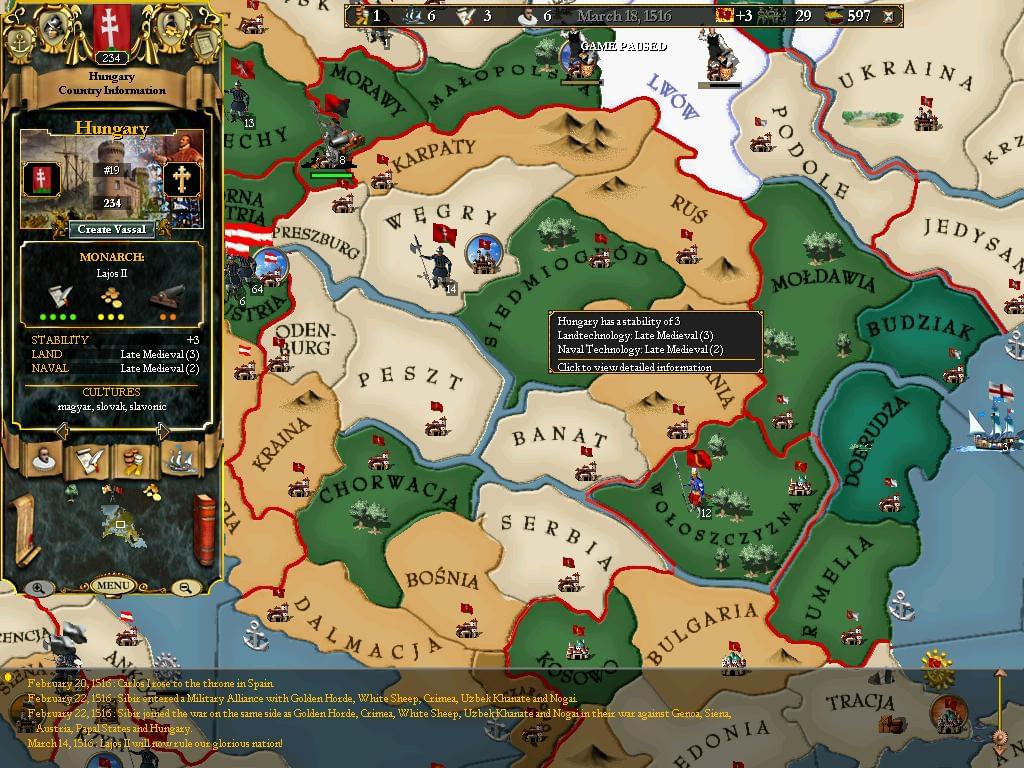Open the anchor shield naval view
1024x768 pixels.
coord(20,42)
